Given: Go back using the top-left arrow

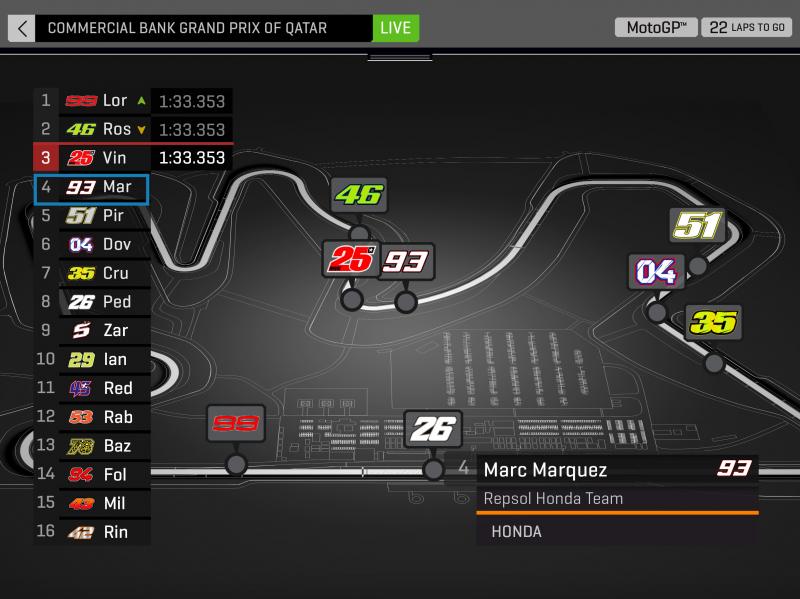Looking at the screenshot, I should click(x=21, y=27).
